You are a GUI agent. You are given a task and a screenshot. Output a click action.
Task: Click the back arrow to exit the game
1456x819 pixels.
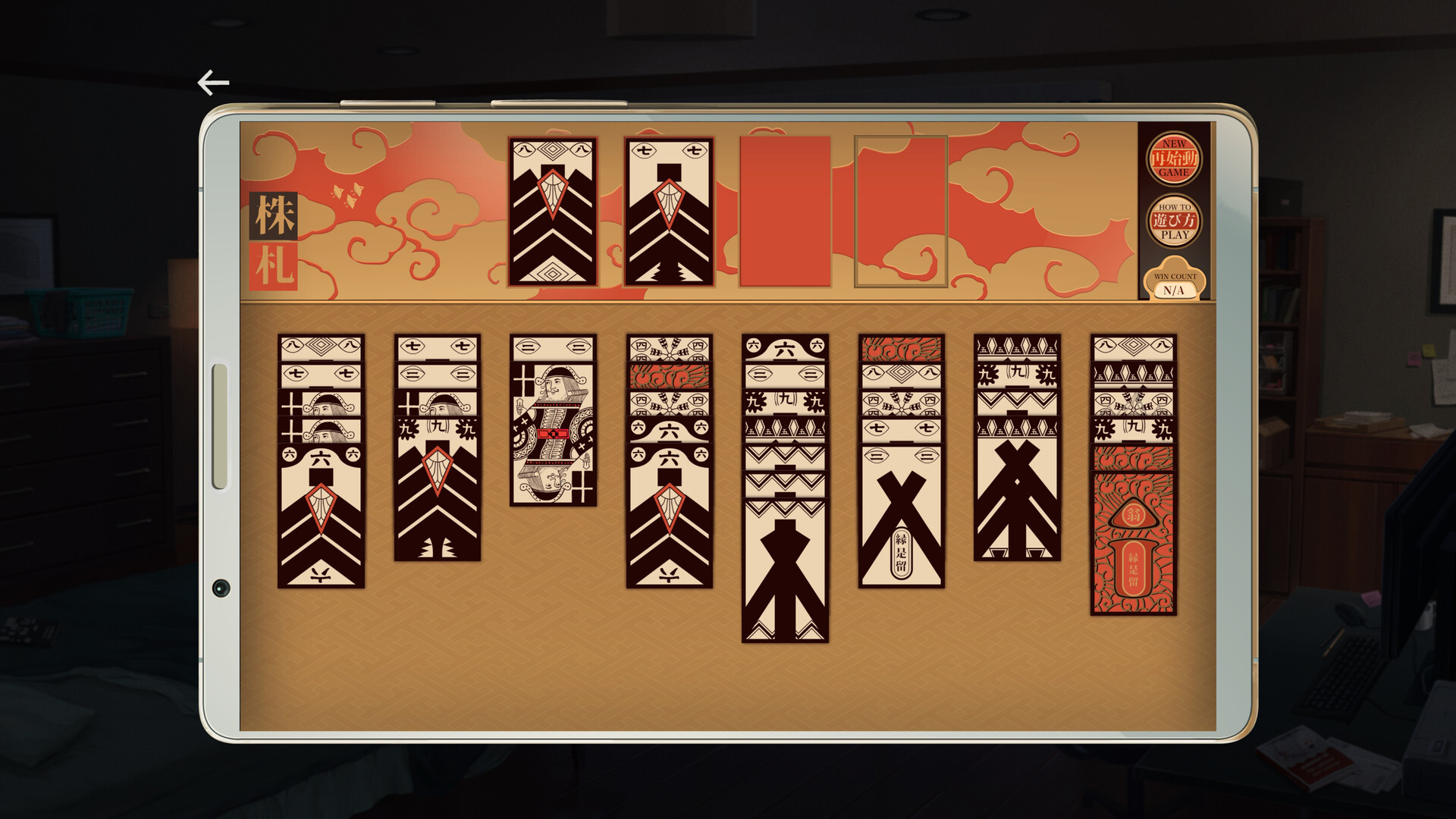pyautogui.click(x=213, y=82)
